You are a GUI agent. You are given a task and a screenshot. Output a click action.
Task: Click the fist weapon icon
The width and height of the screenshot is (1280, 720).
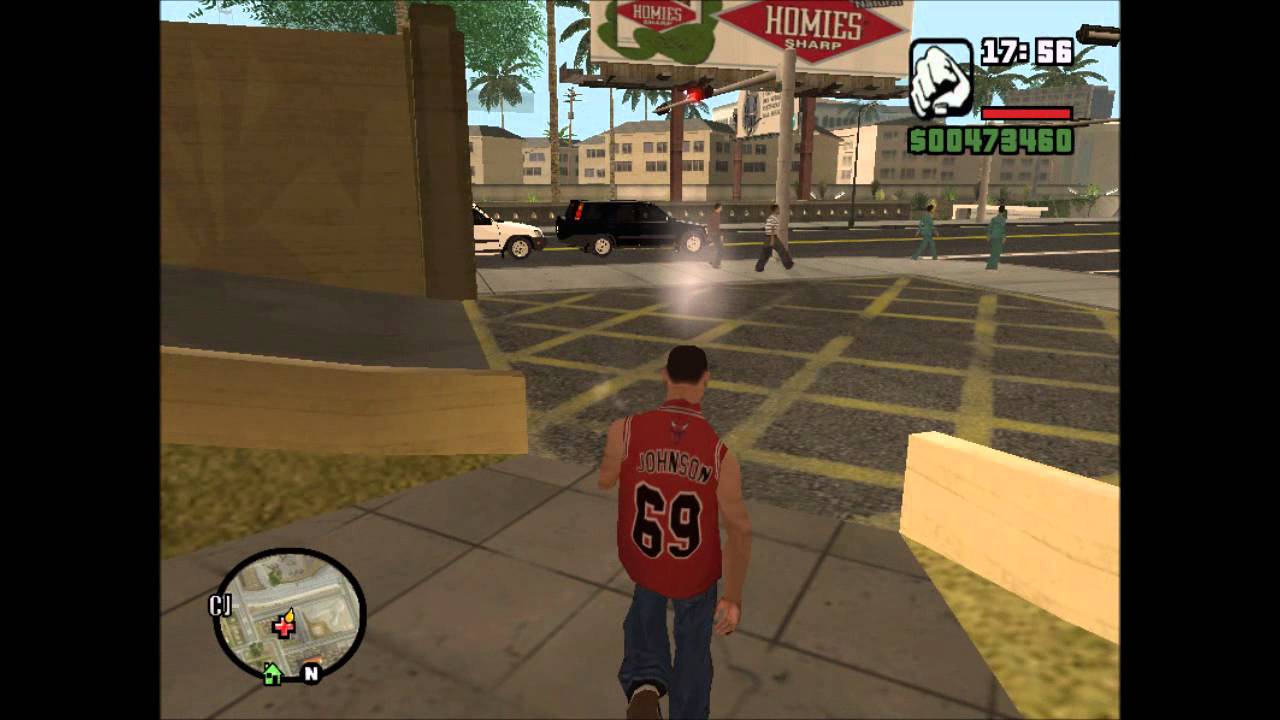[941, 78]
